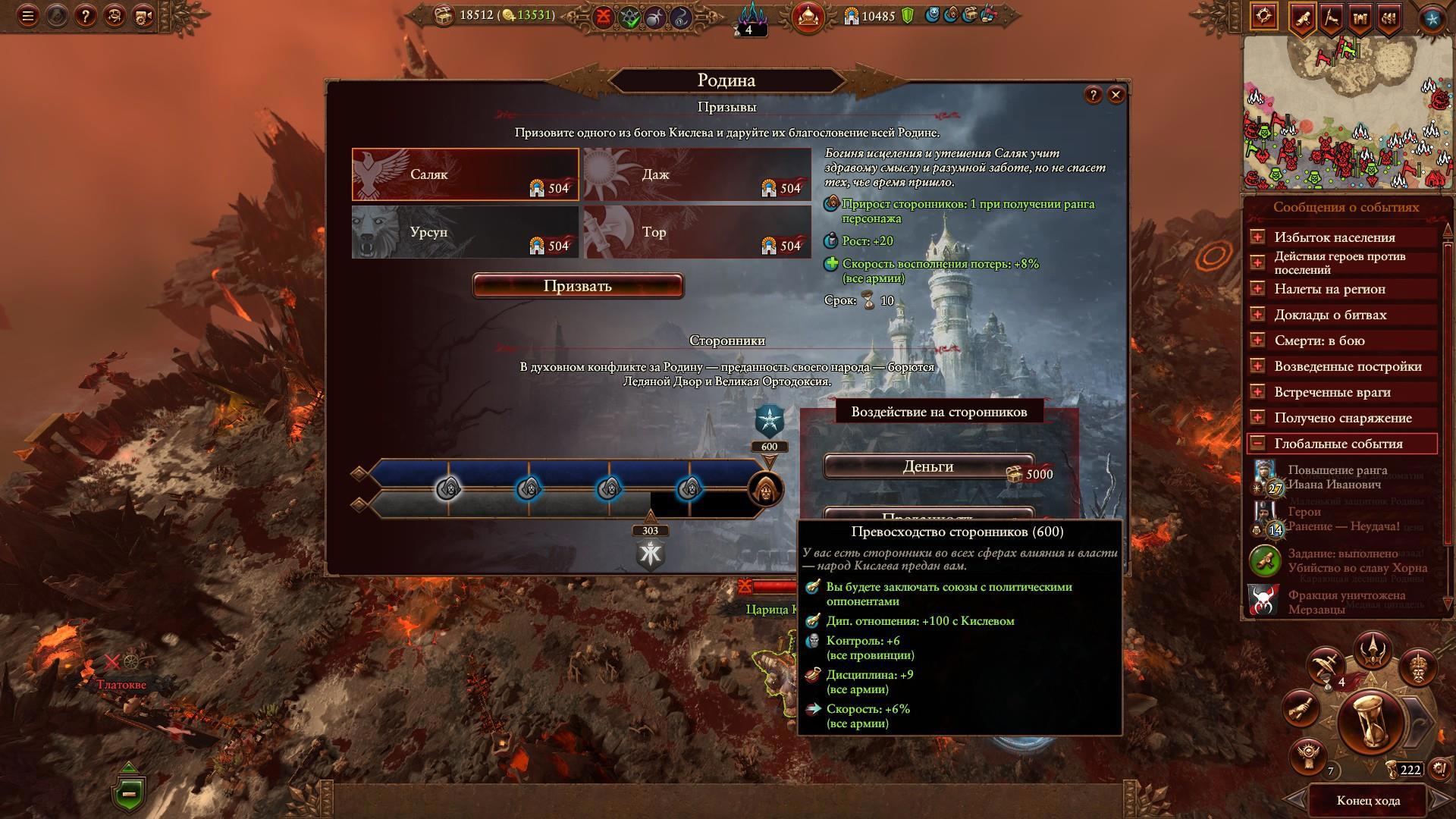The image size is (1456, 819).
Task: Collapse the Глобальные события category
Action: (x=1257, y=444)
